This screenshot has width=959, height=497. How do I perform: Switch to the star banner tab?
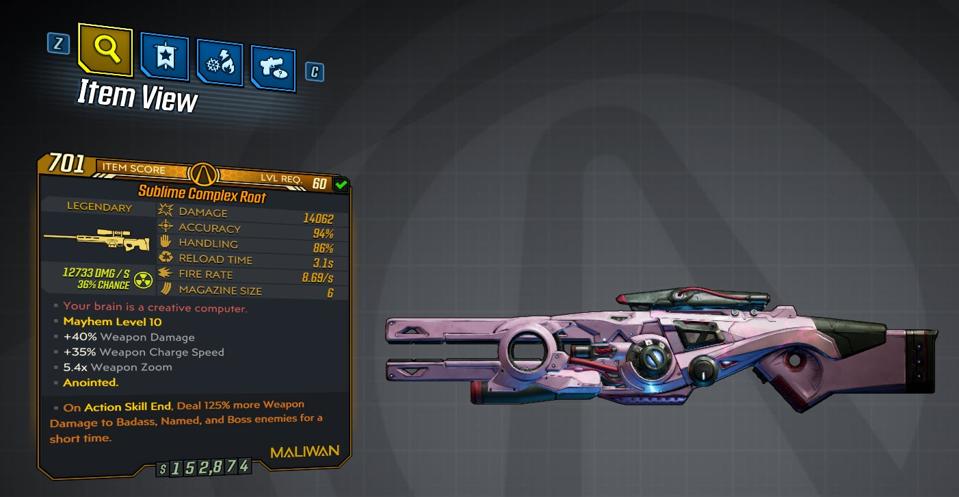(x=163, y=56)
